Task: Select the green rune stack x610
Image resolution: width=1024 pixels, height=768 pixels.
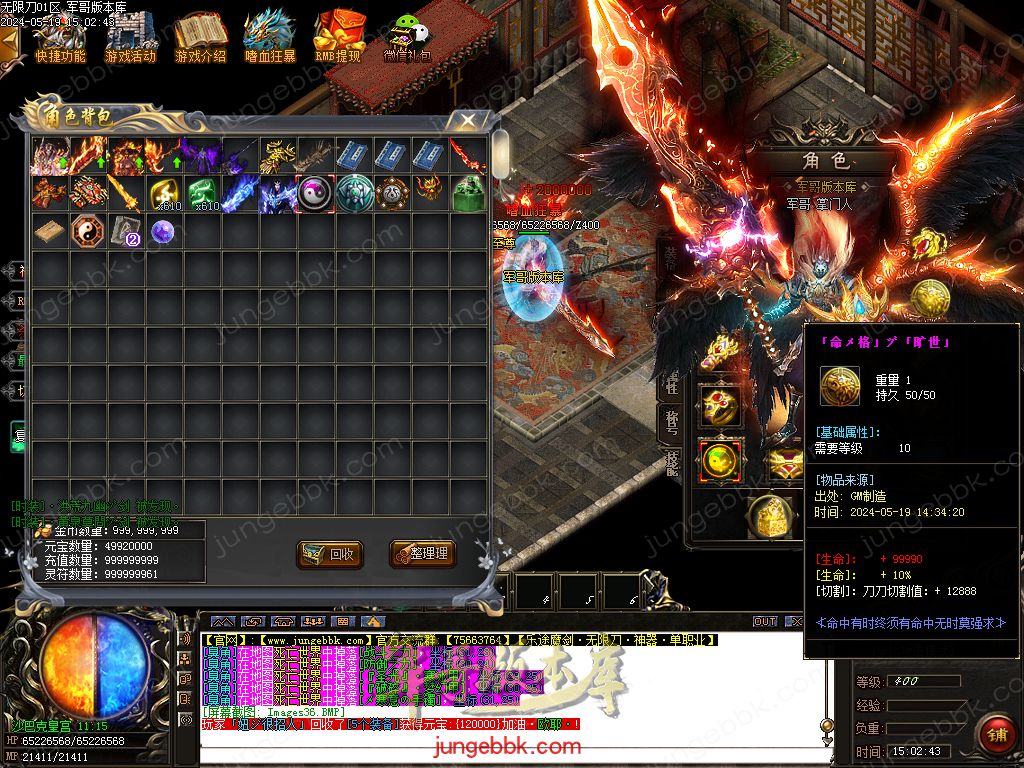Action: [x=202, y=193]
